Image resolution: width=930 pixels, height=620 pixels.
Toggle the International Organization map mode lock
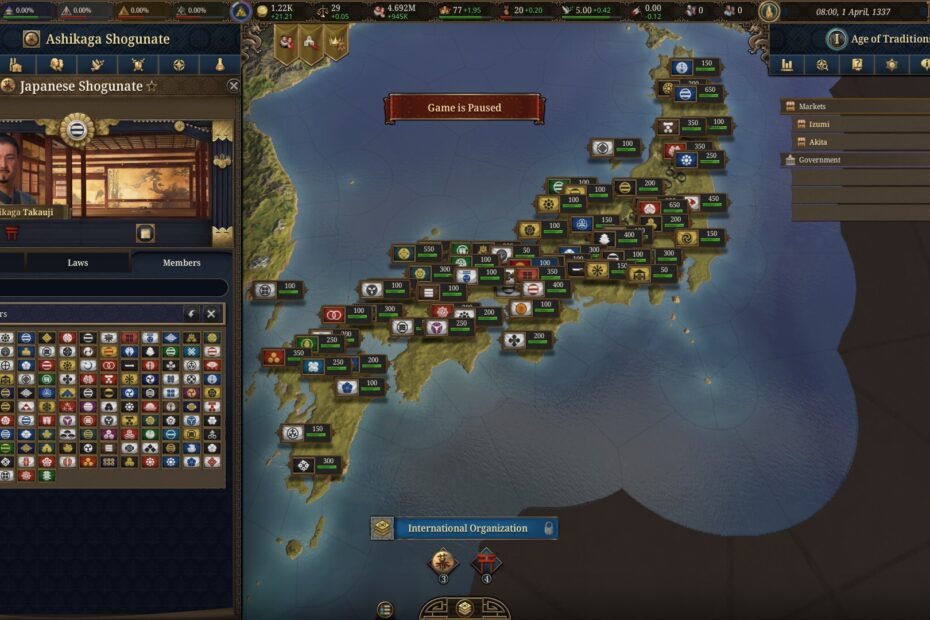click(x=548, y=528)
